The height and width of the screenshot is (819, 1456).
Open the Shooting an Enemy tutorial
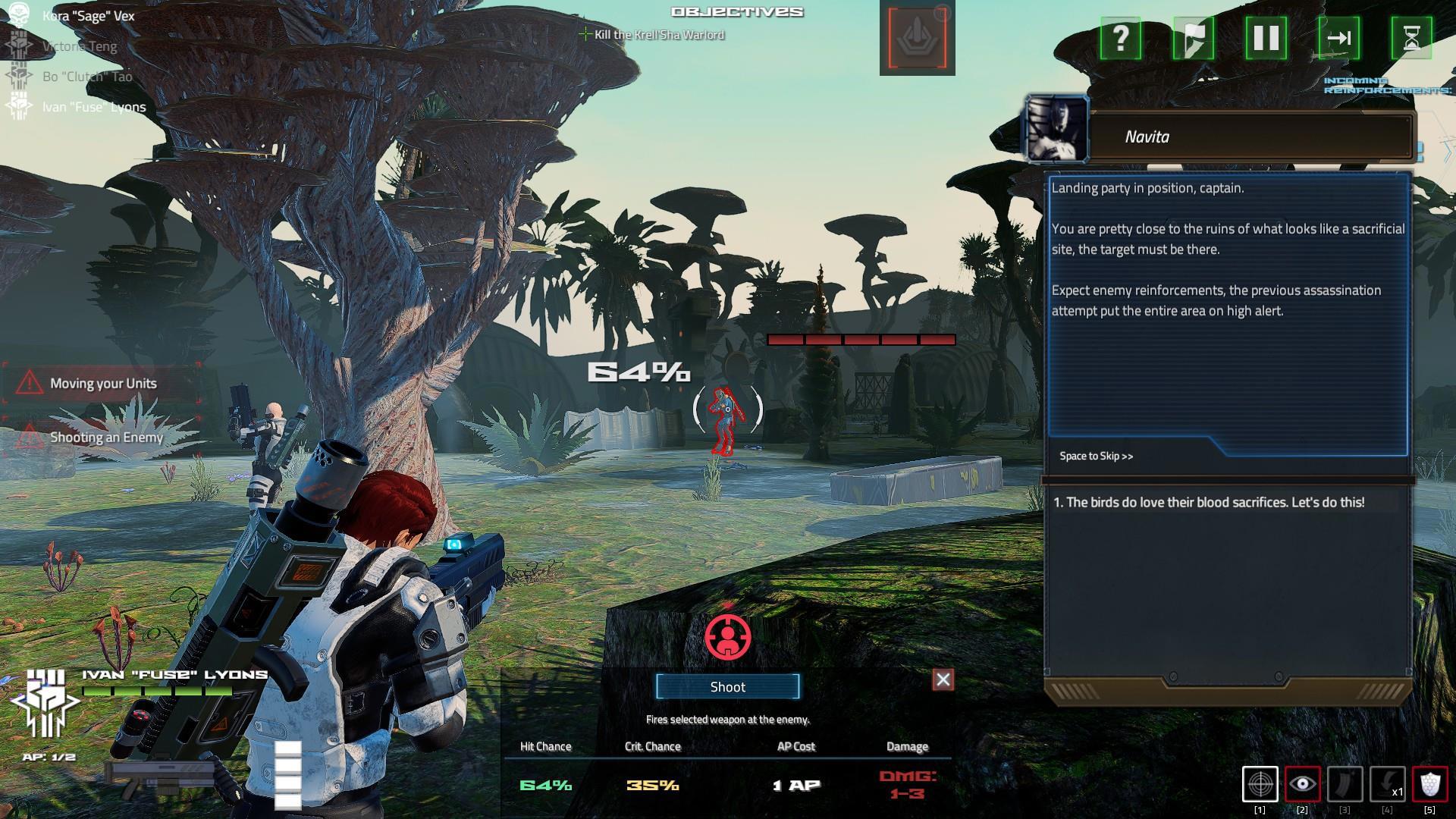[x=106, y=437]
